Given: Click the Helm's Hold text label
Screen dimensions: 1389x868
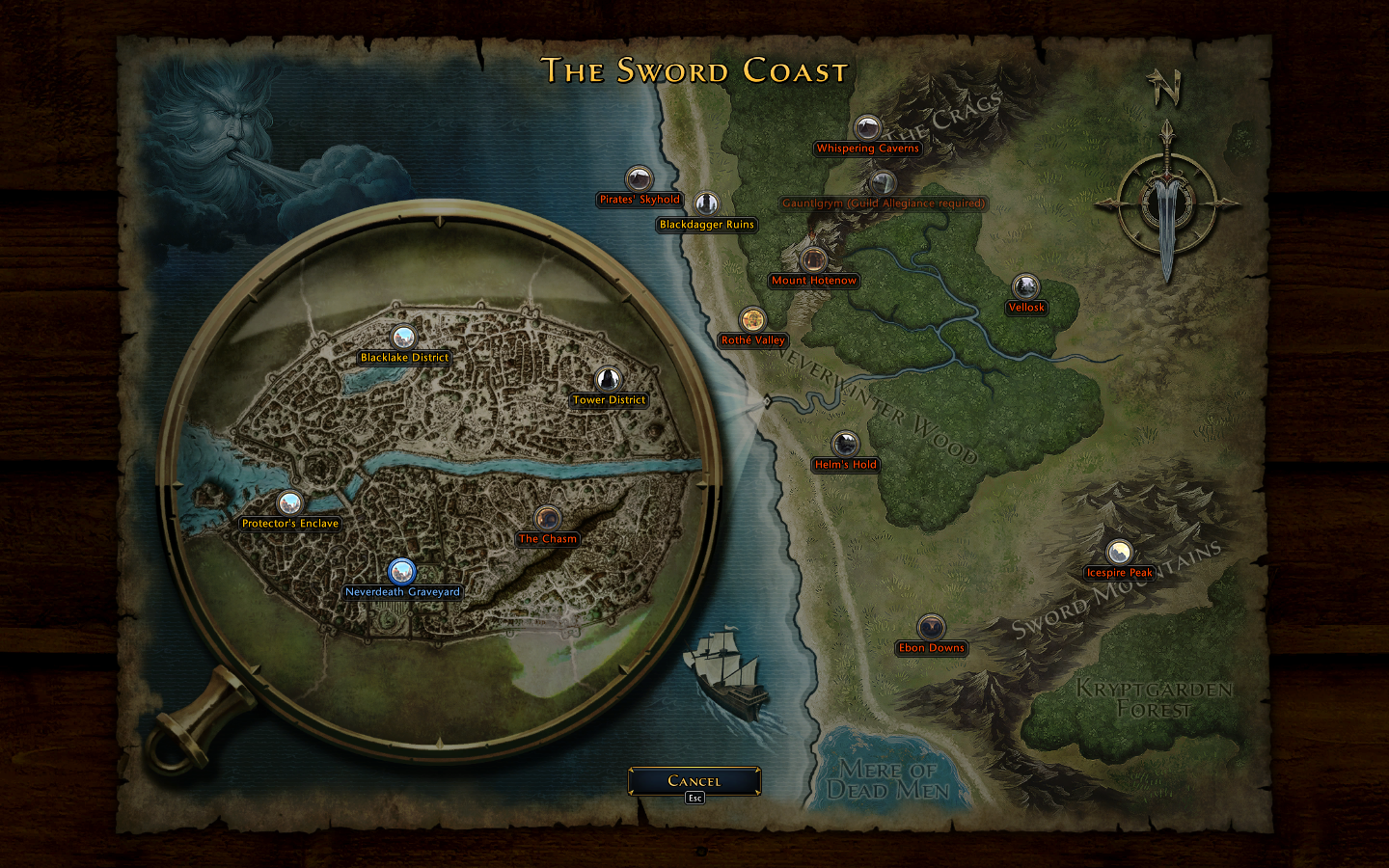Looking at the screenshot, I should pos(847,464).
